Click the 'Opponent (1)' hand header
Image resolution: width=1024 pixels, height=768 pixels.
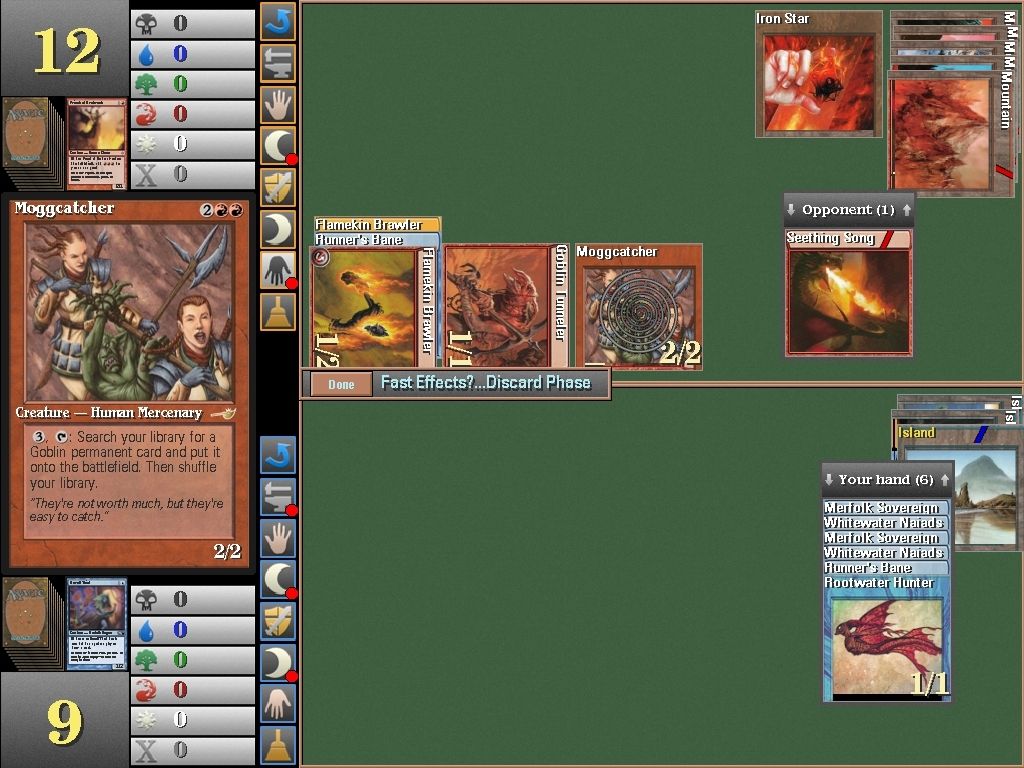[x=848, y=210]
